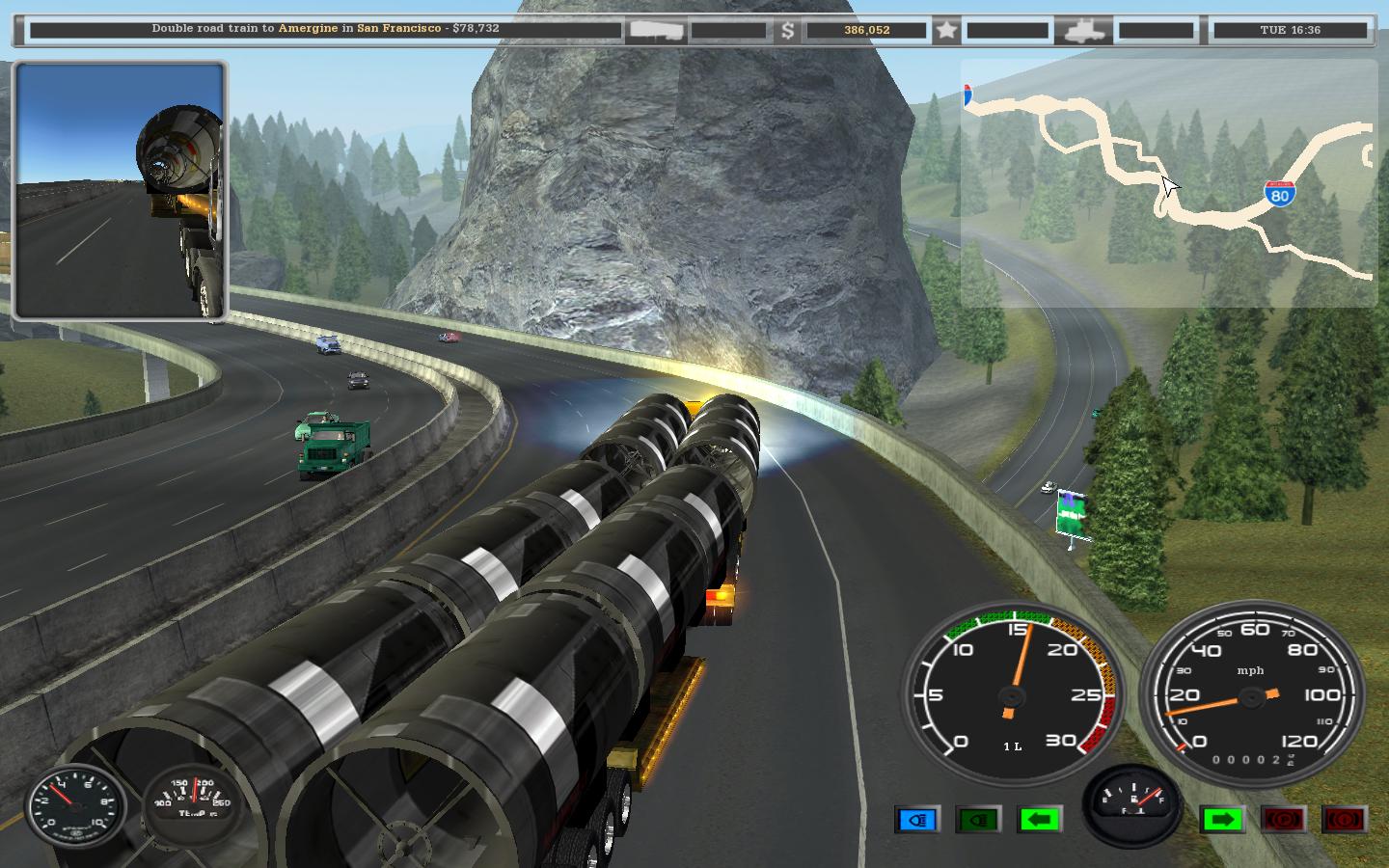Toggle the blue high-beam headlight indicator
The image size is (1389, 868).
point(917,820)
